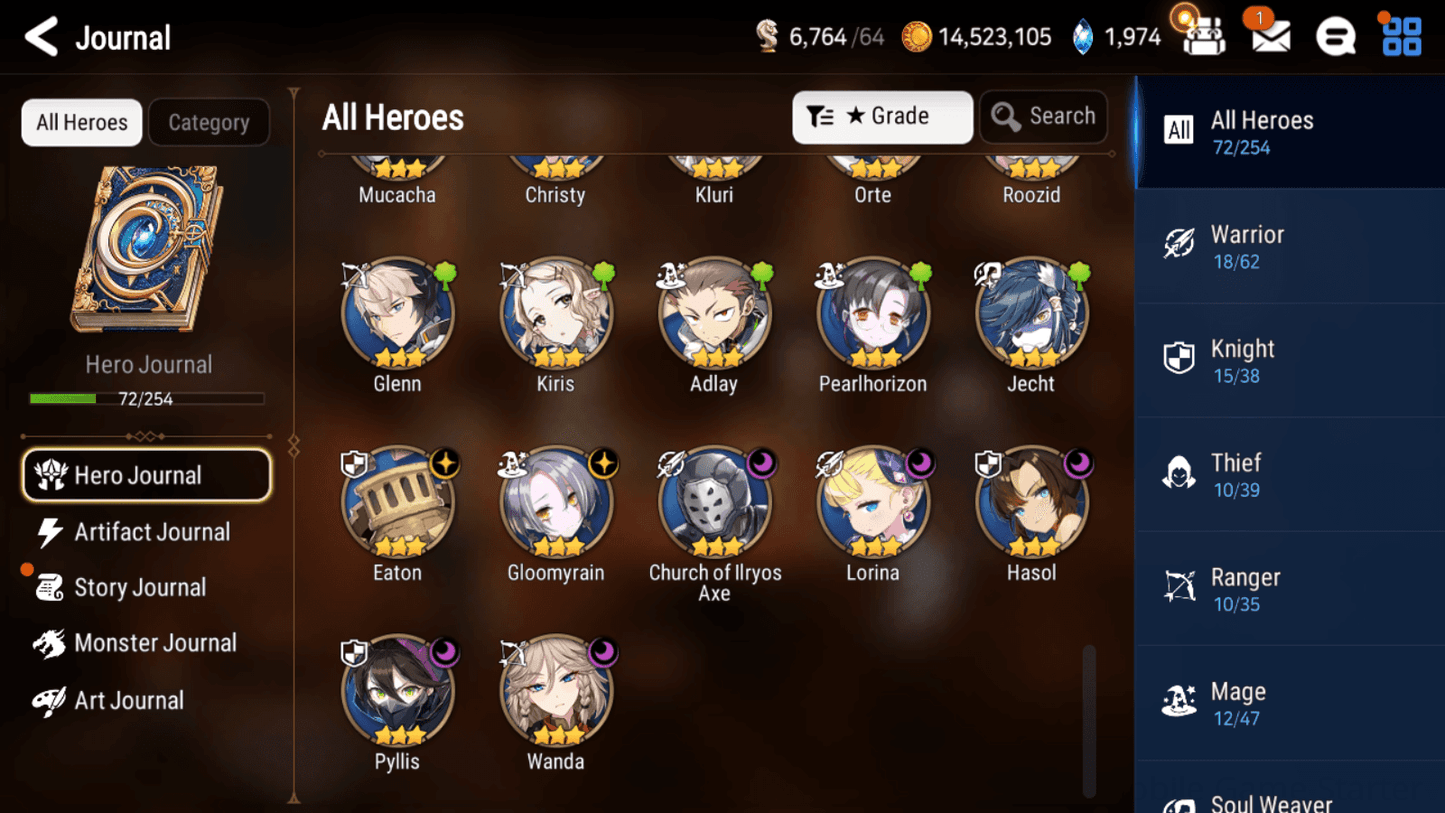Open the main menu grid icon
Viewport: 1445px width, 813px height.
[x=1400, y=36]
